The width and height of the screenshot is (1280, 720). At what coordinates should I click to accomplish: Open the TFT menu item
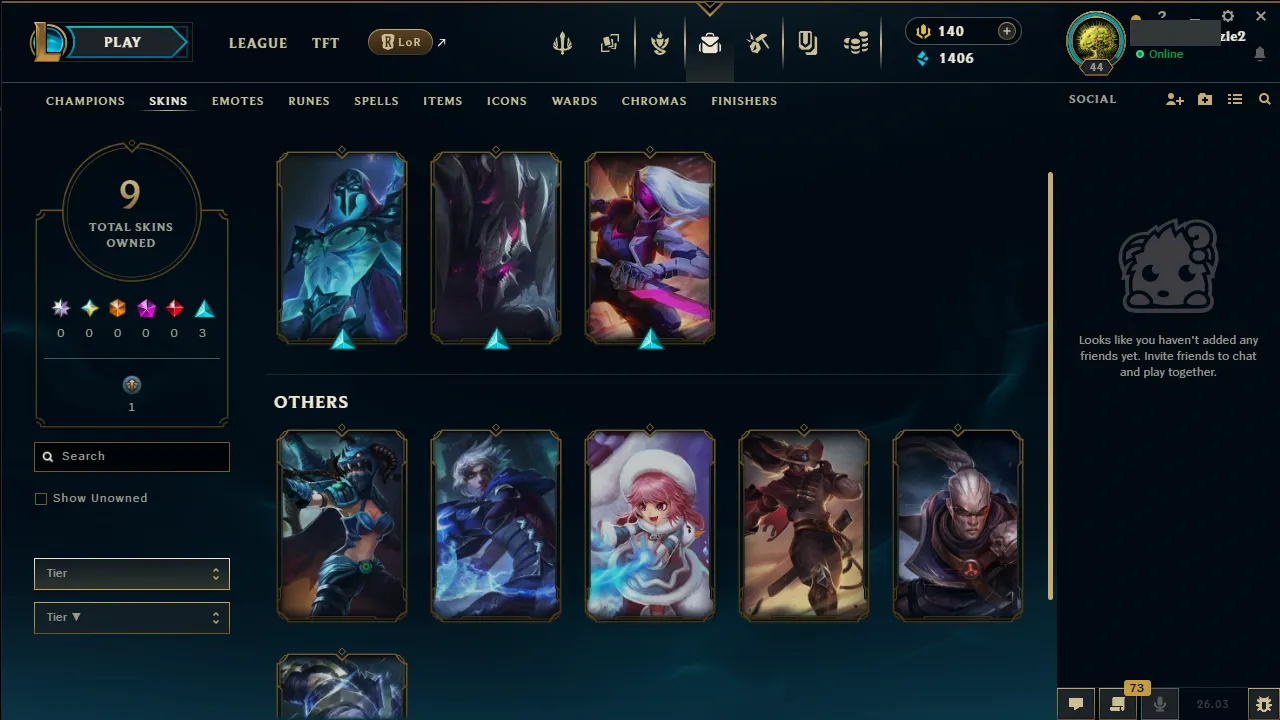pyautogui.click(x=325, y=43)
